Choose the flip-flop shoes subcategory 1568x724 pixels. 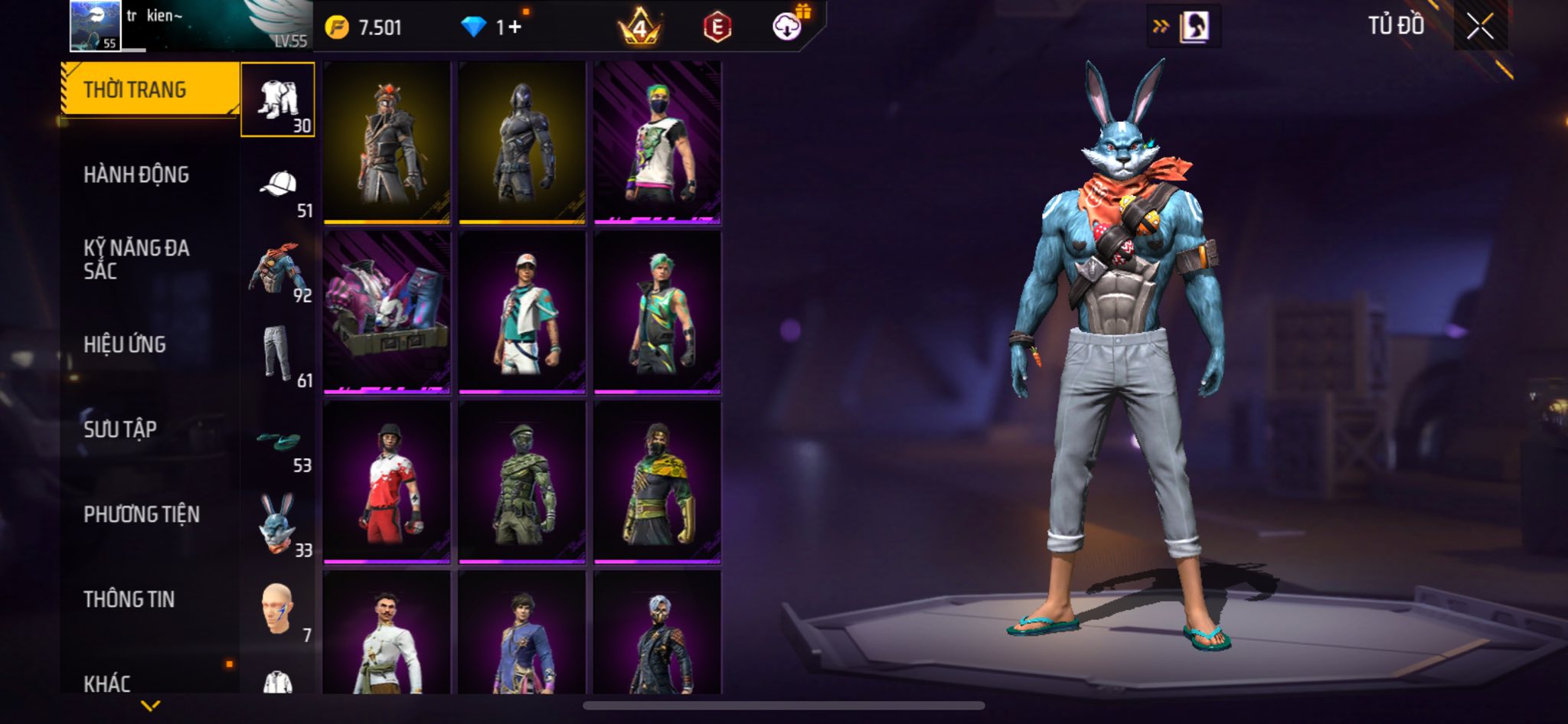(279, 441)
